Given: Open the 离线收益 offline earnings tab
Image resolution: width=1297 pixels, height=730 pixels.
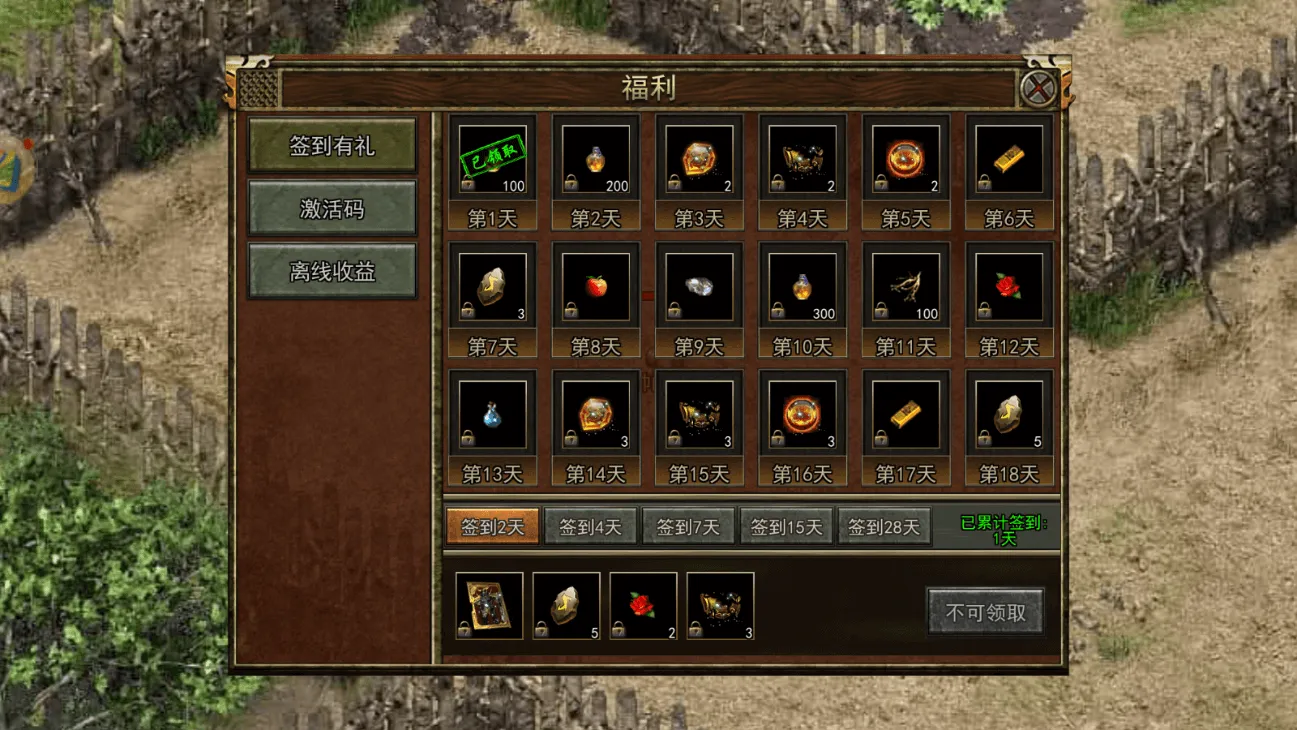Looking at the screenshot, I should point(332,271).
